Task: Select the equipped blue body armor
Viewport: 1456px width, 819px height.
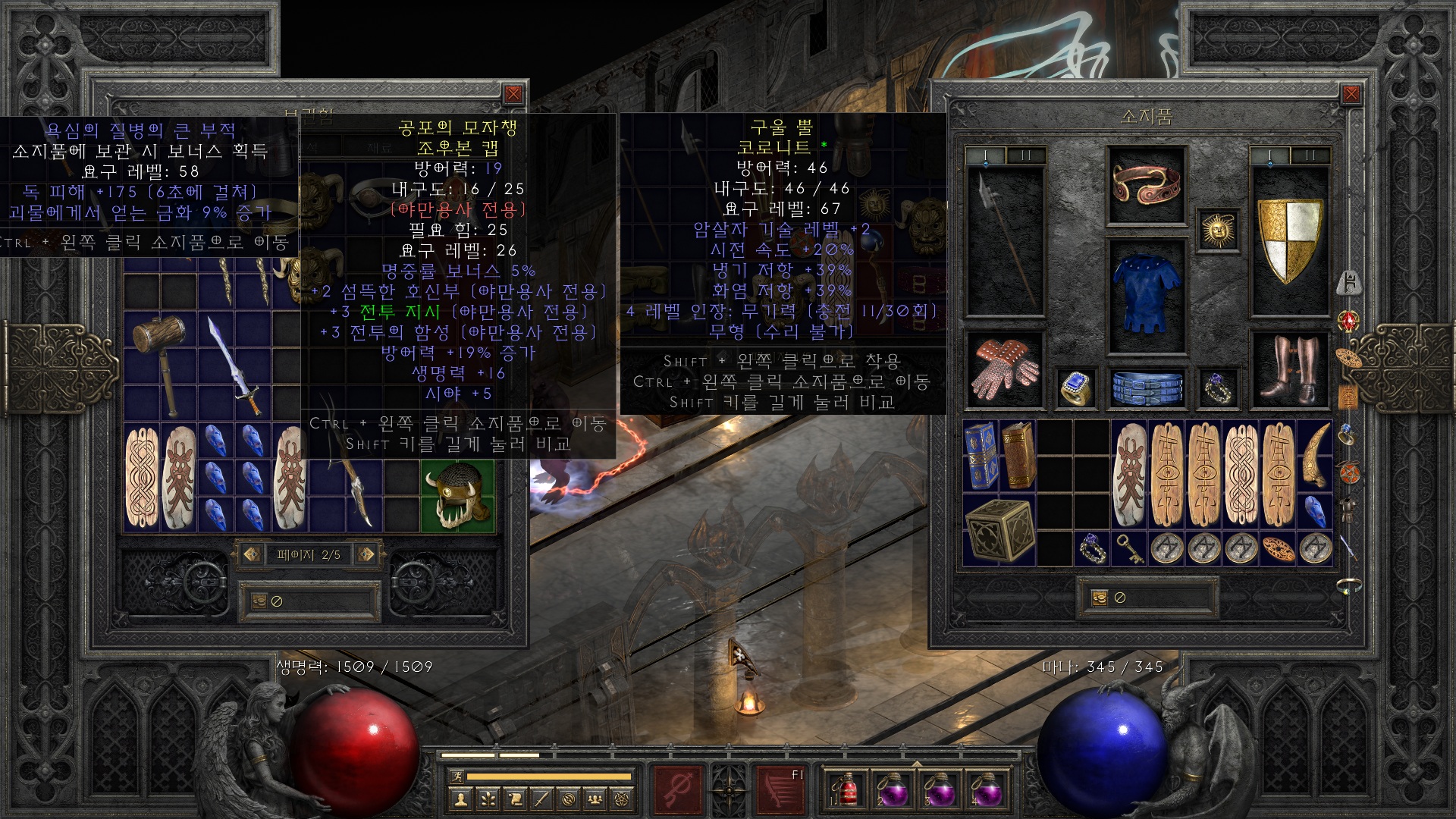Action: (1146, 296)
